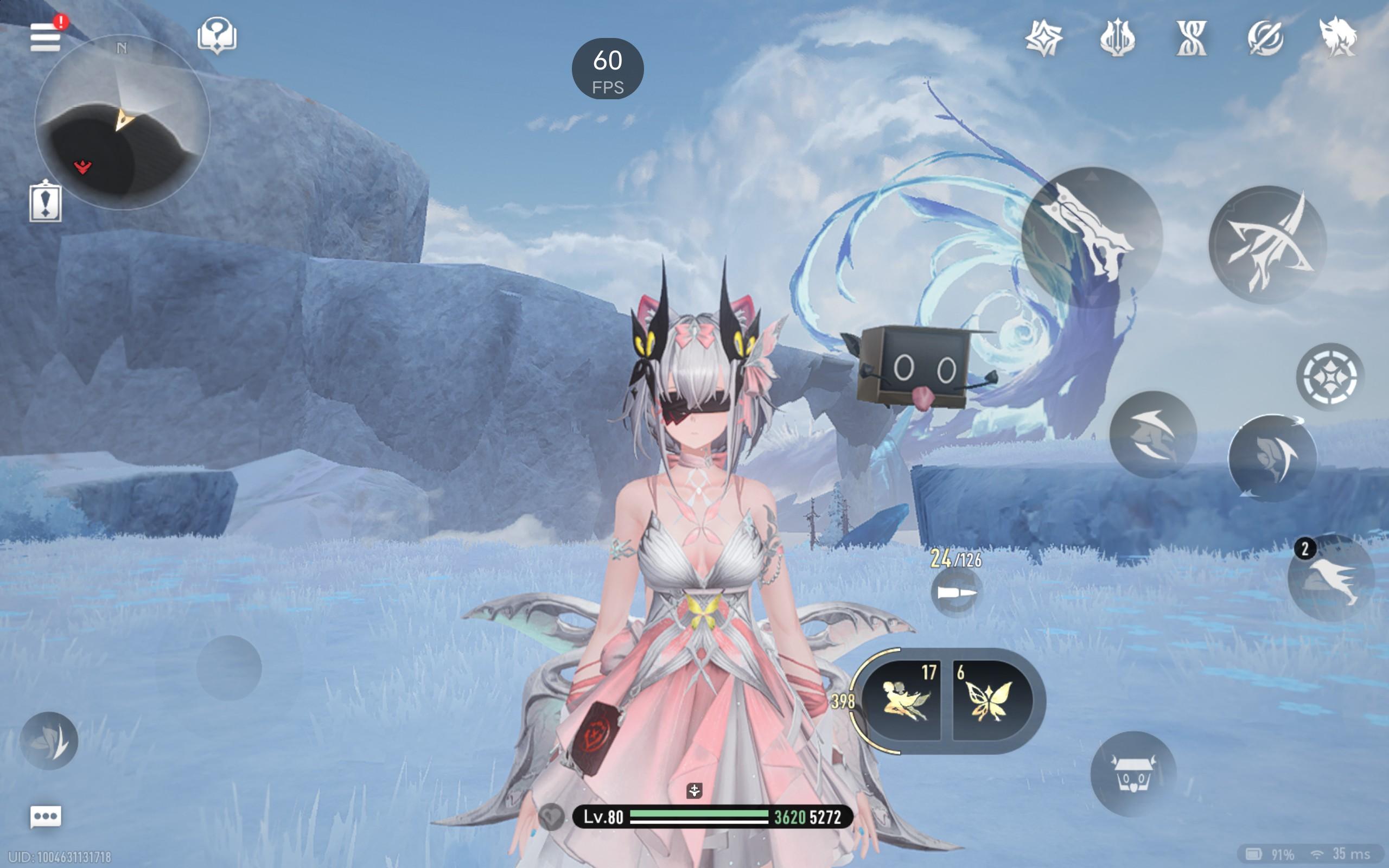The height and width of the screenshot is (868, 1389).
Task: Open the four-point star top icon
Action: (1043, 38)
